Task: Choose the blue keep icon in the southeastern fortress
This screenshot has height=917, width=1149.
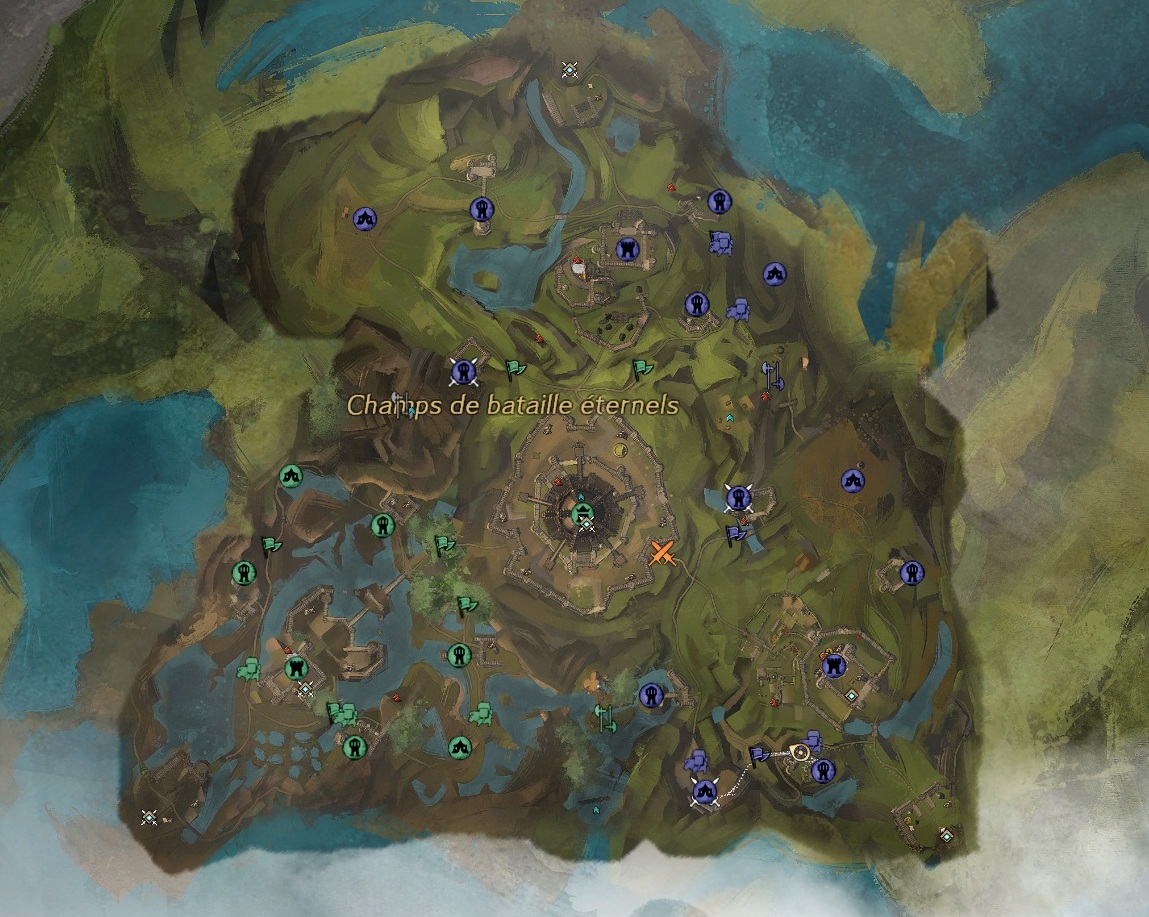Action: 834,666
